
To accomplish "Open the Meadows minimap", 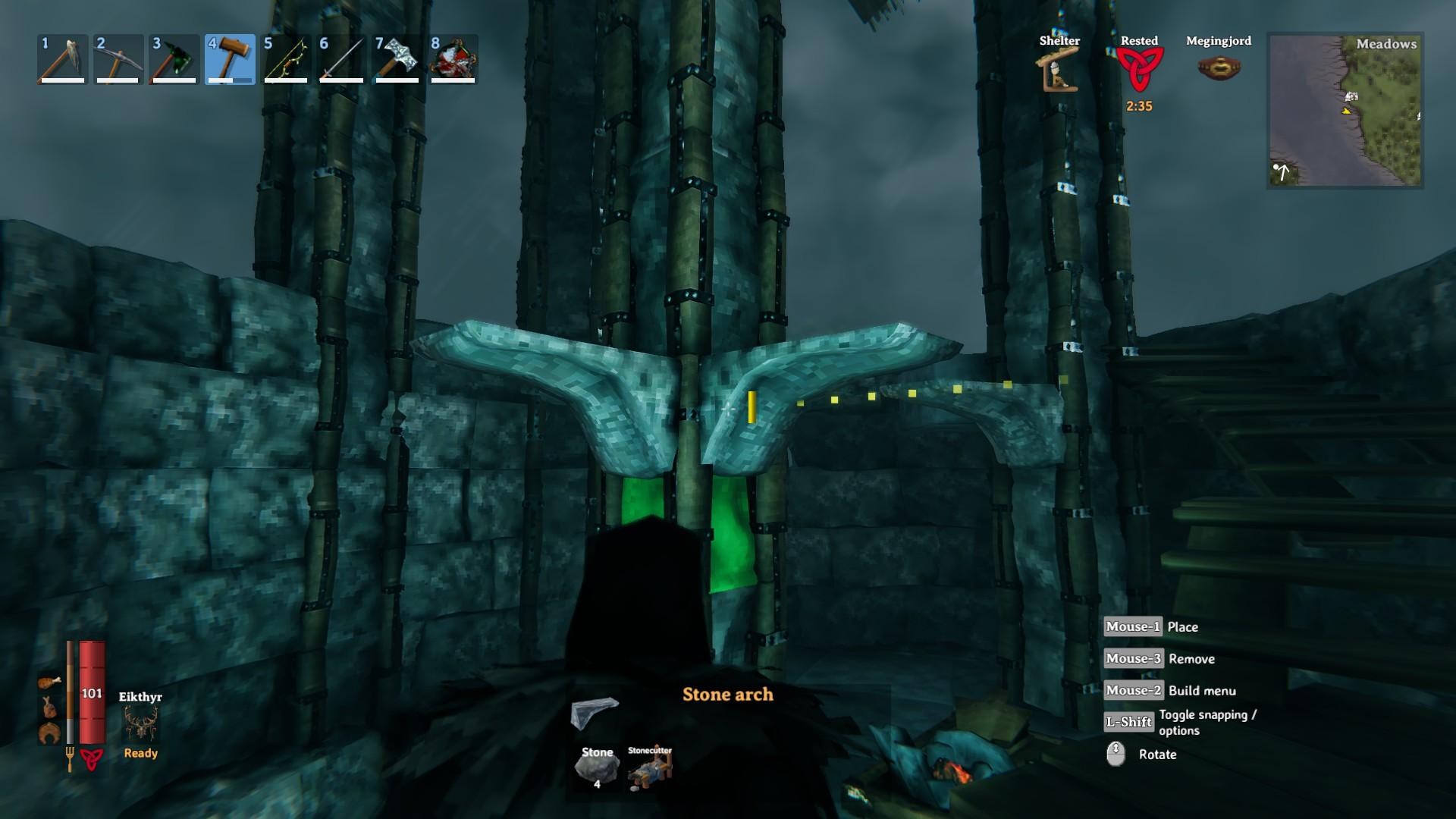I will [1345, 111].
